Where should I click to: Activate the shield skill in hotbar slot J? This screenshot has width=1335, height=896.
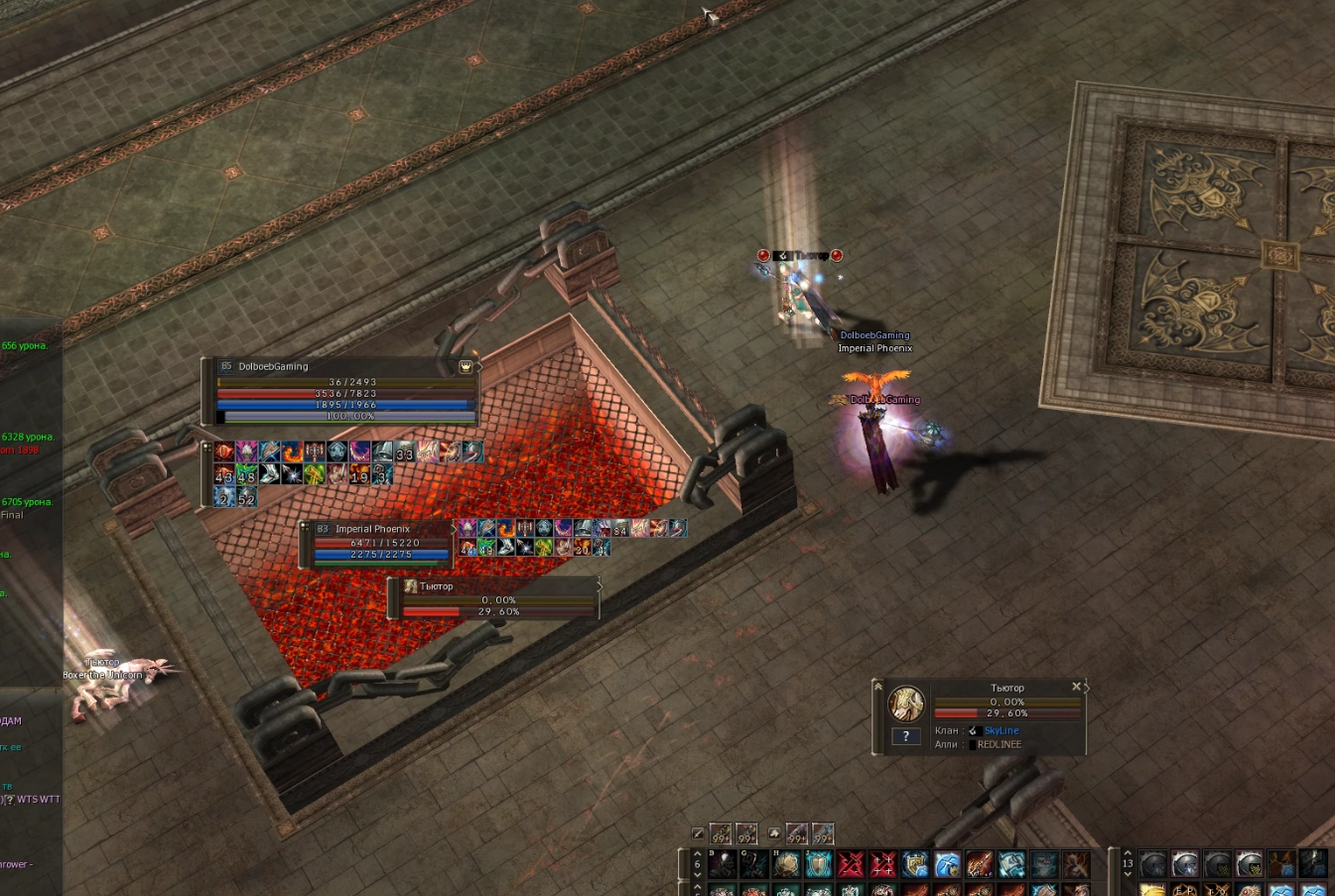[818, 864]
